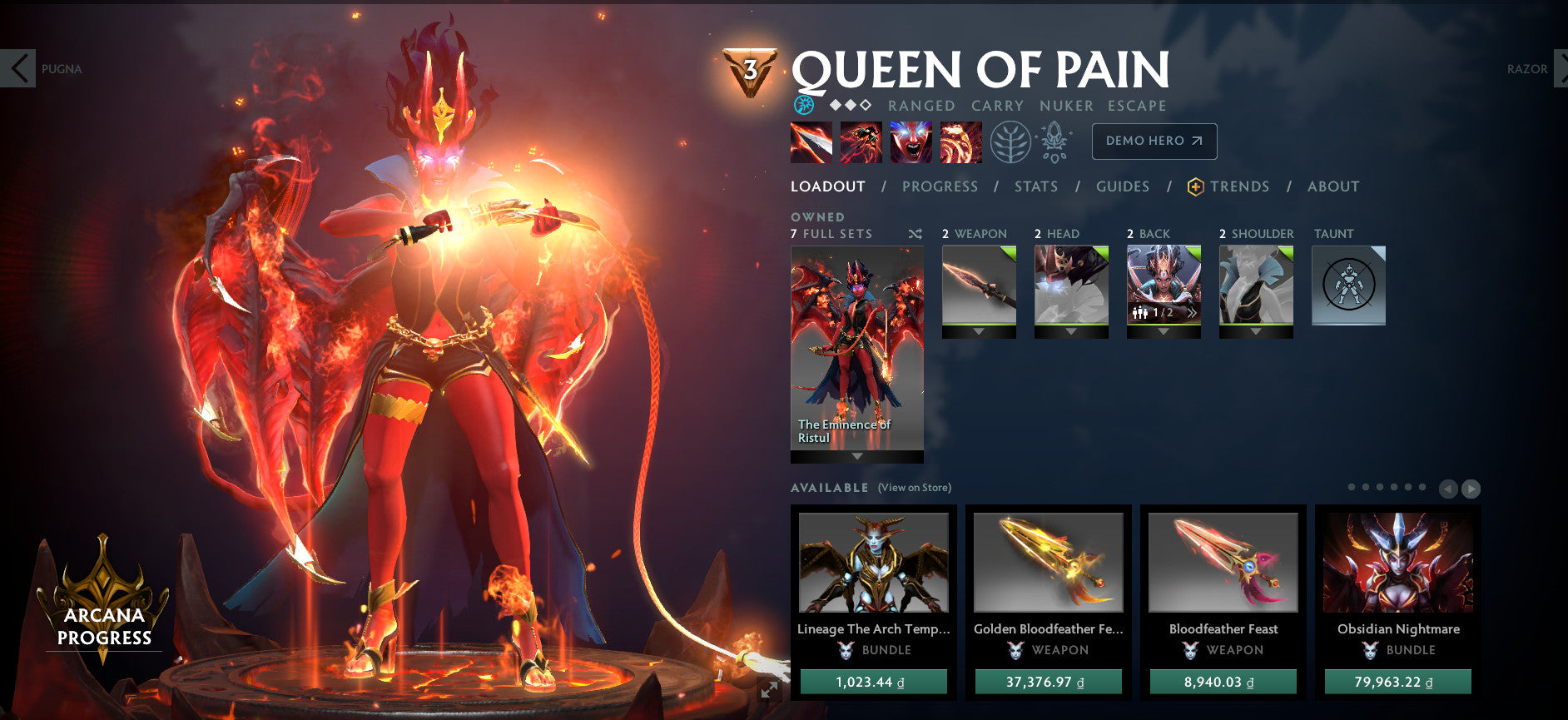Open the View on Store link
The image size is (1568, 720).
point(913,487)
